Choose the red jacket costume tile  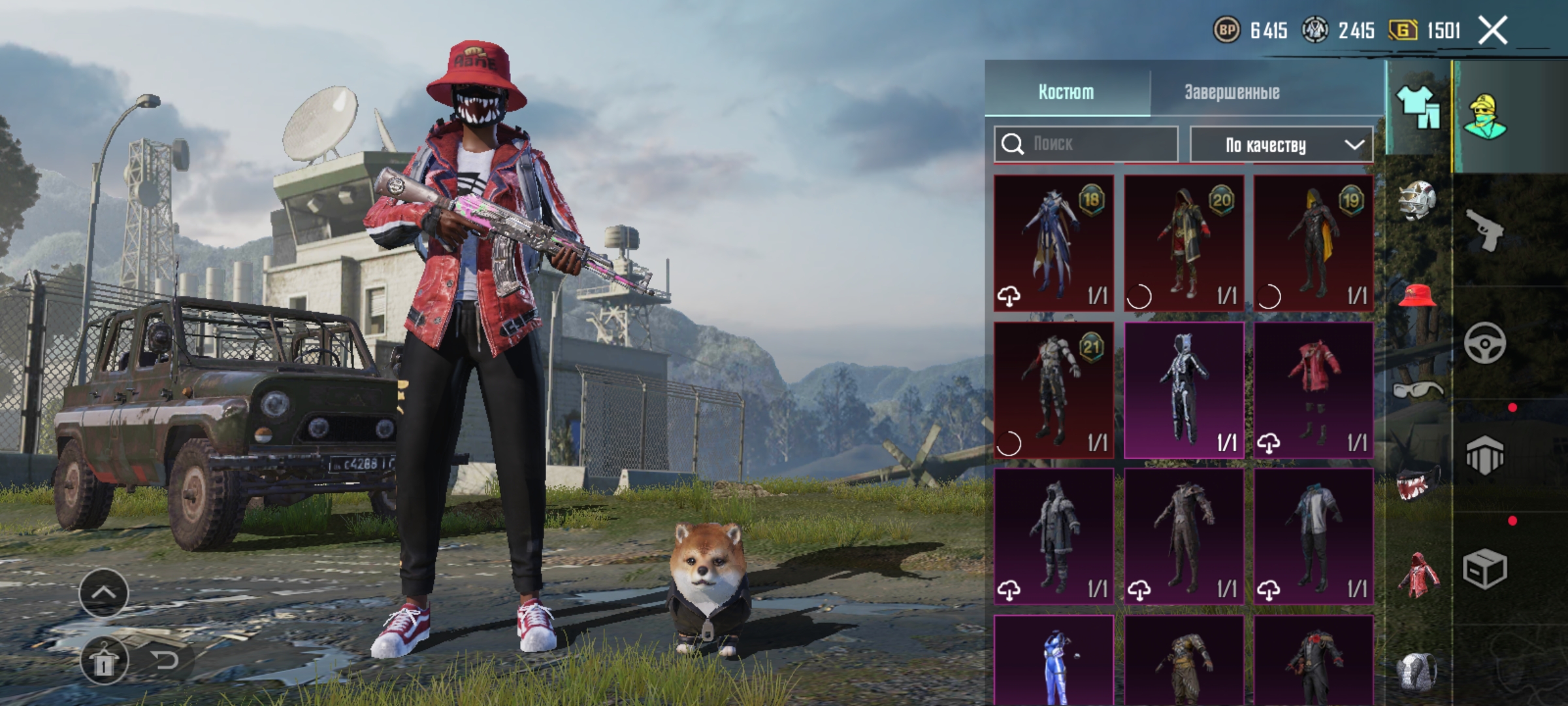point(1313,390)
